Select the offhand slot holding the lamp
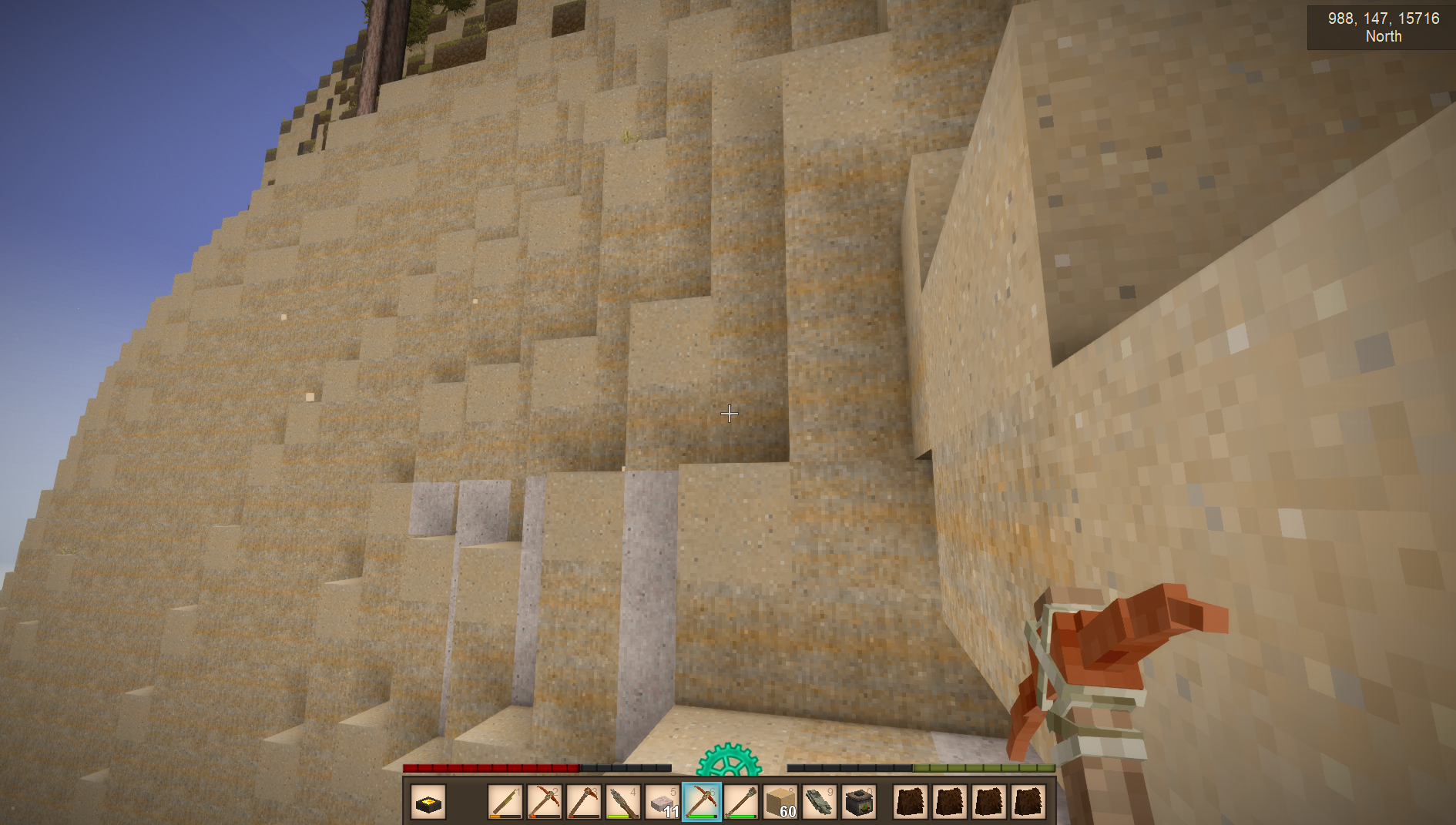Viewport: 1456px width, 825px height. [x=428, y=803]
